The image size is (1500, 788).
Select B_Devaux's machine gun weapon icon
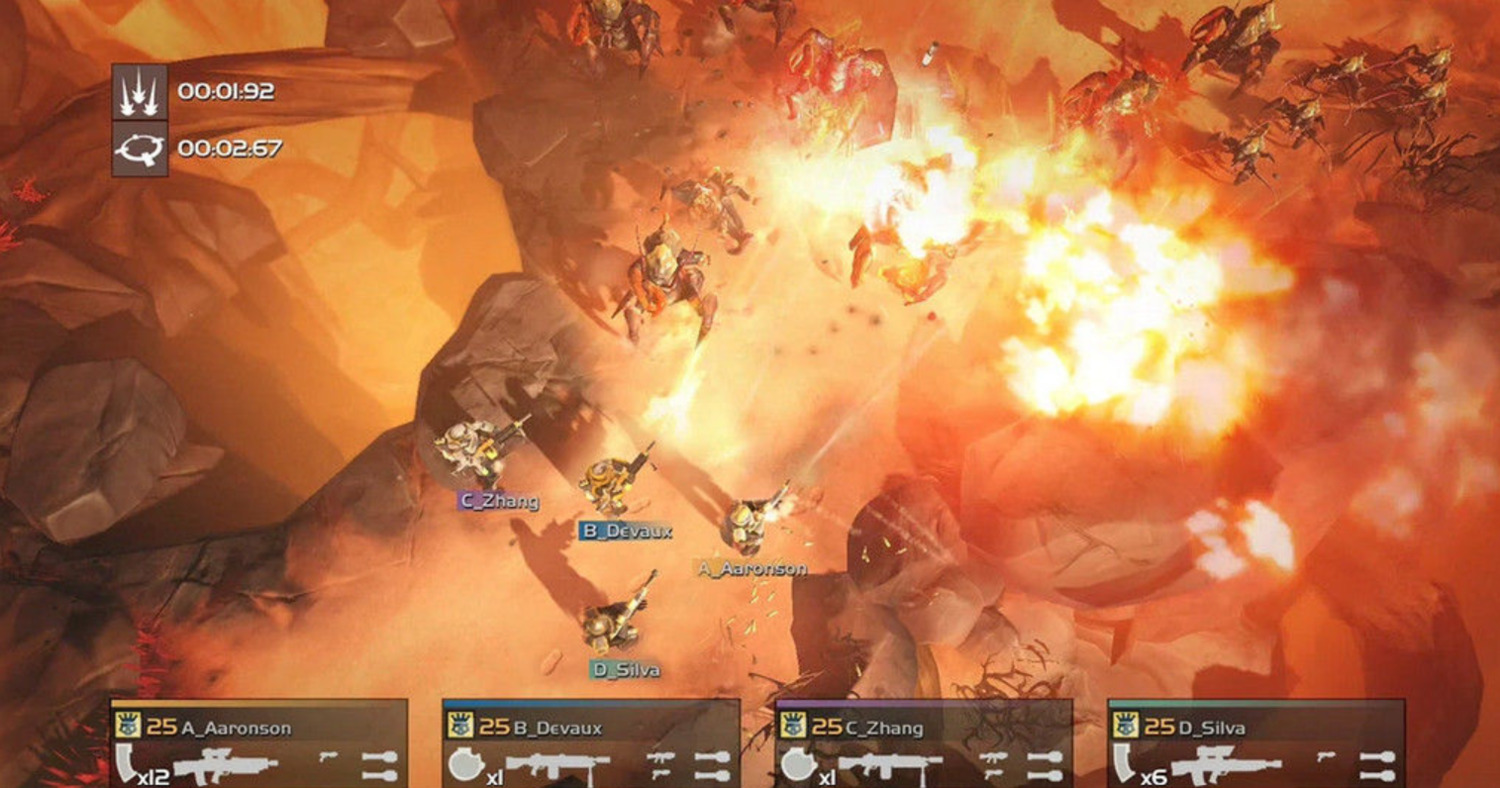pyautogui.click(x=557, y=768)
